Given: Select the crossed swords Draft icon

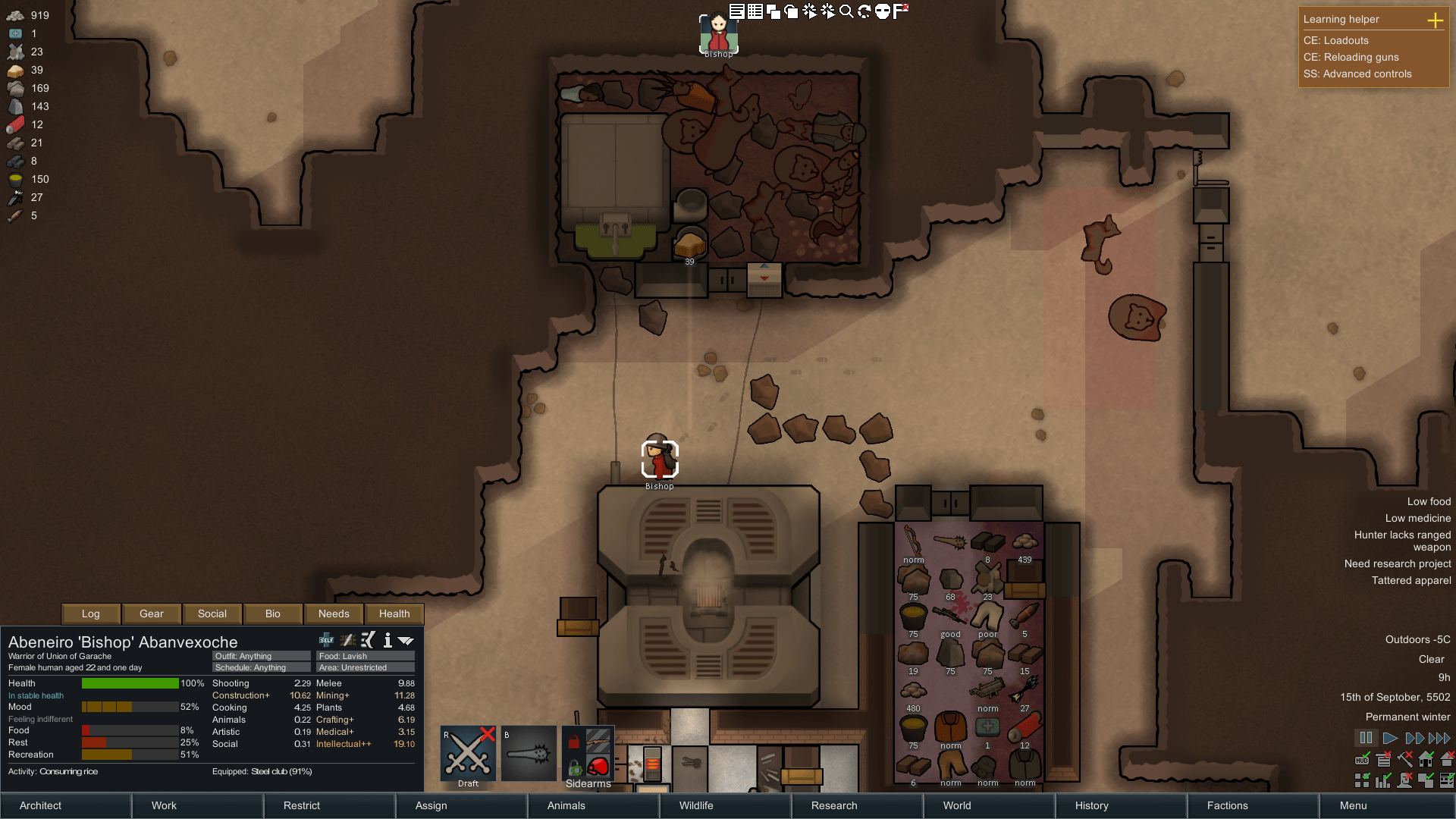Looking at the screenshot, I should click(467, 752).
